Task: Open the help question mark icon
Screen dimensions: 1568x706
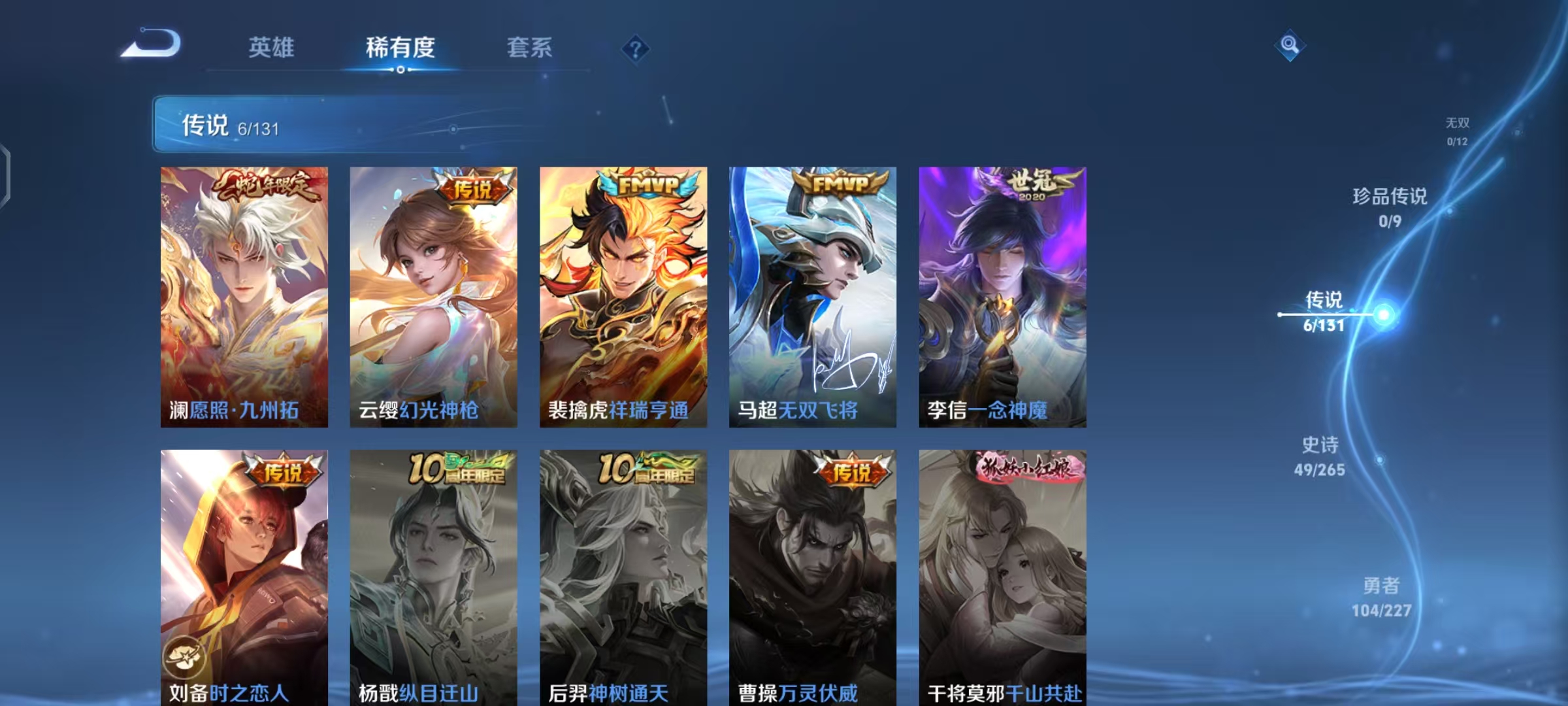Action: click(x=635, y=49)
